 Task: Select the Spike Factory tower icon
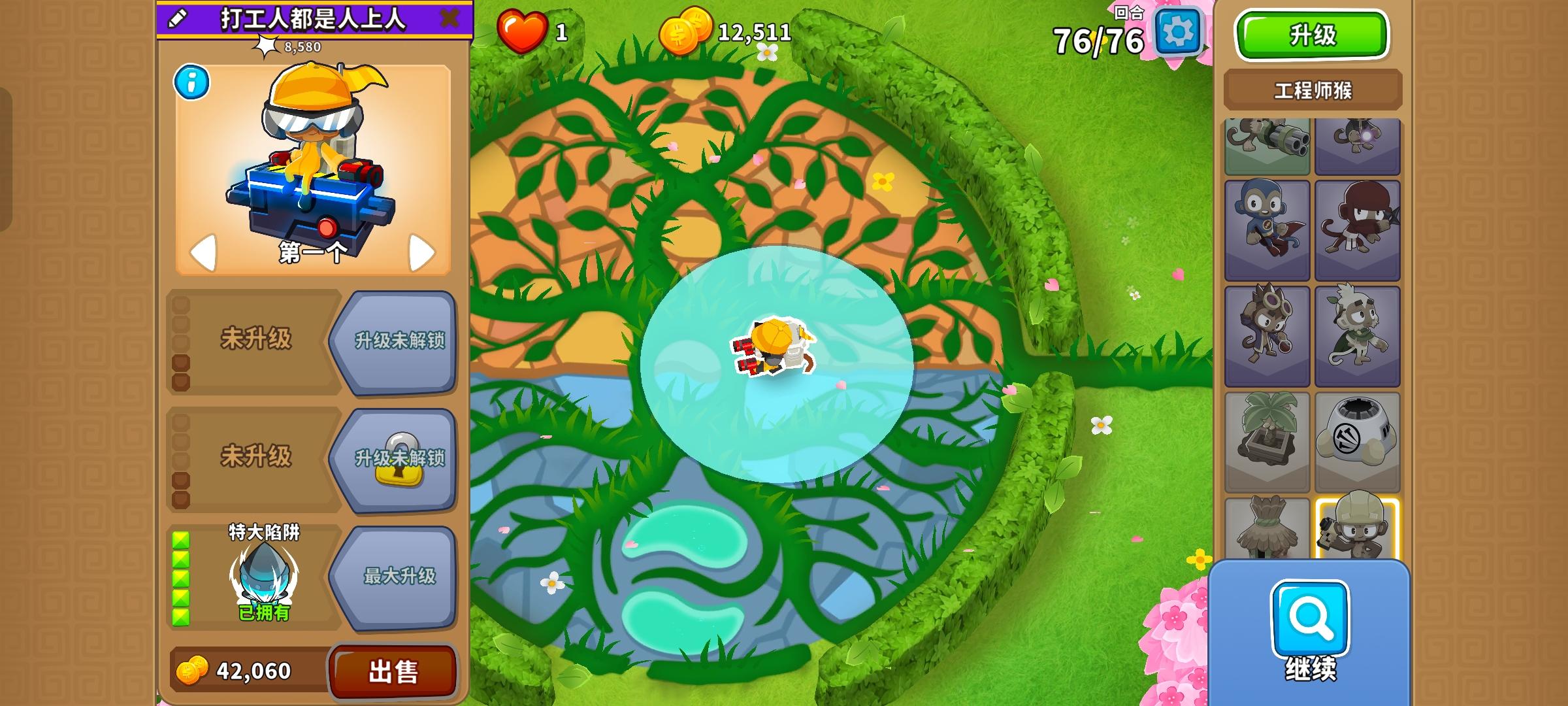coord(1358,428)
